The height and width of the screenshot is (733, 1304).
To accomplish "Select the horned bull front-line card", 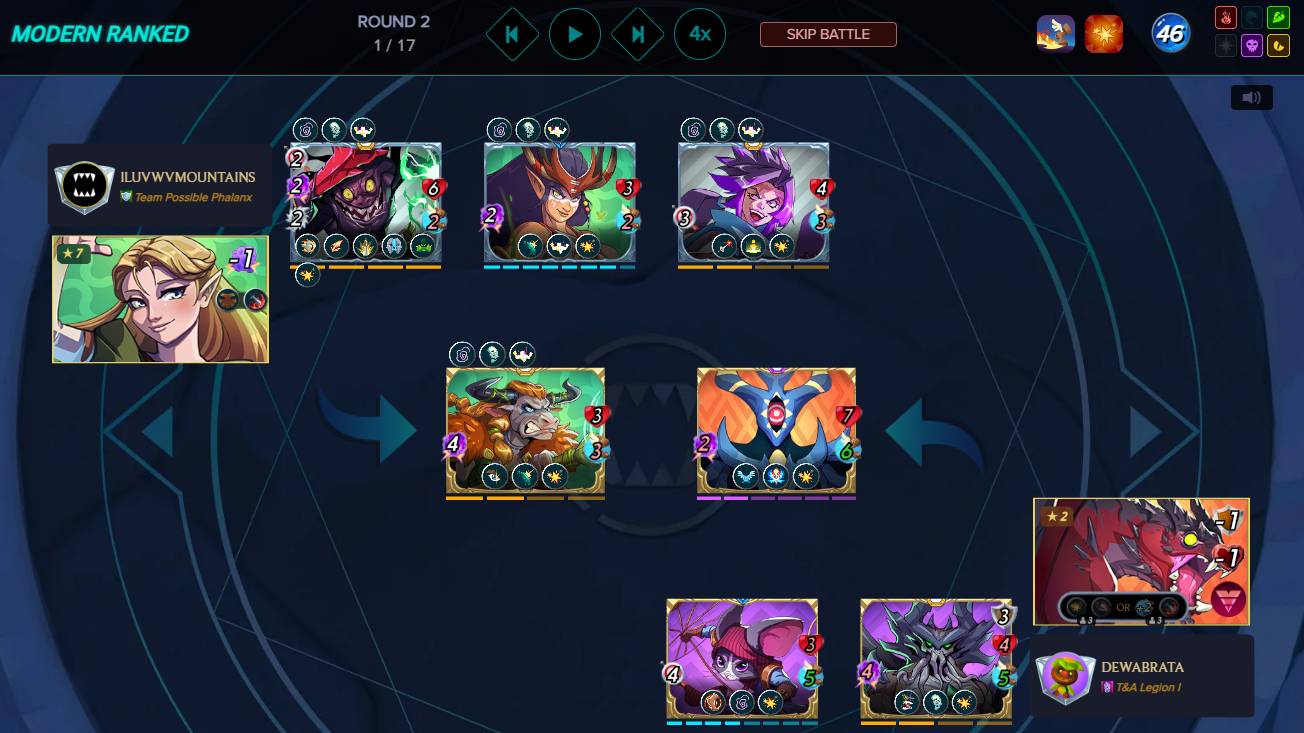I will coord(525,430).
